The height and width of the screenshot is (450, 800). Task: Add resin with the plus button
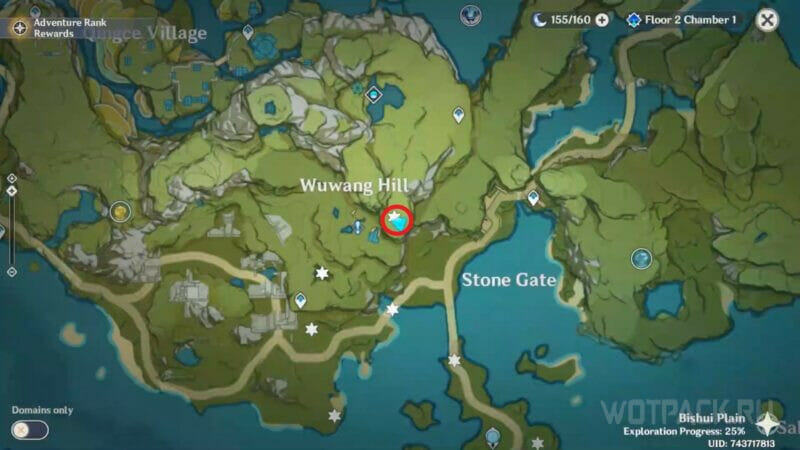(602, 20)
